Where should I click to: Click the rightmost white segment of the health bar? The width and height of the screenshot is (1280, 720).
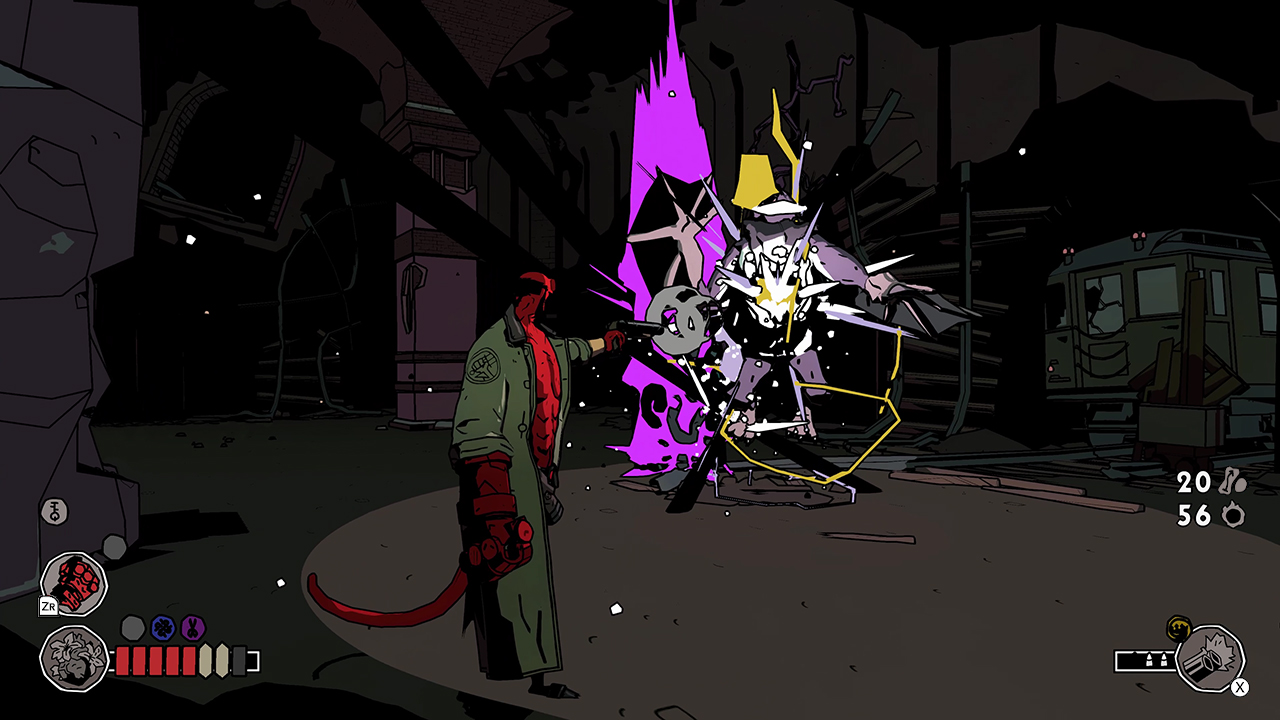(x=221, y=661)
